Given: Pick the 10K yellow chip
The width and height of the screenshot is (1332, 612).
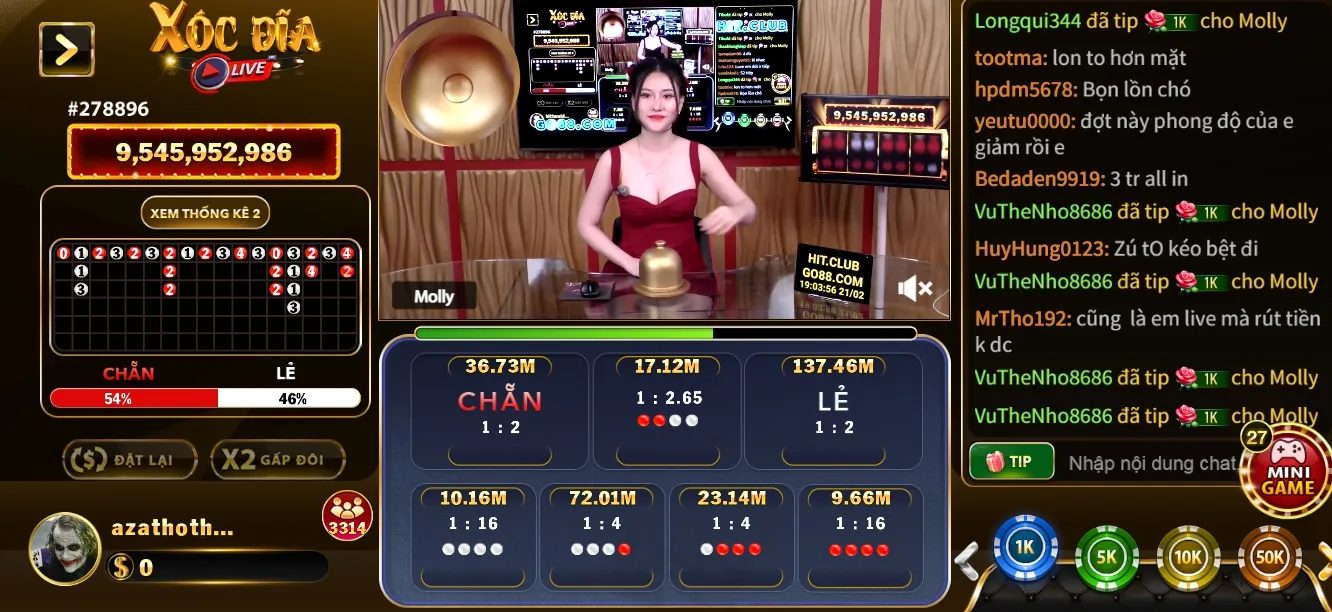Looking at the screenshot, I should [x=1188, y=556].
